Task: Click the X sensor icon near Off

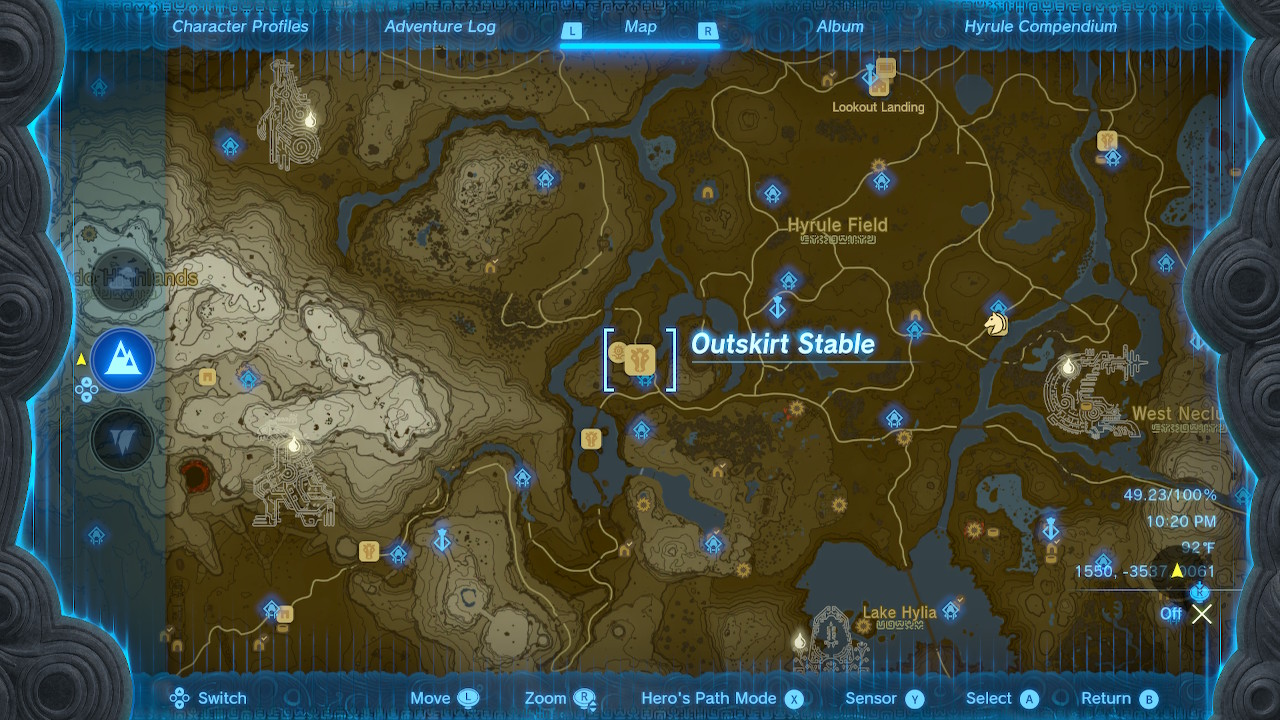Action: [x=1201, y=614]
